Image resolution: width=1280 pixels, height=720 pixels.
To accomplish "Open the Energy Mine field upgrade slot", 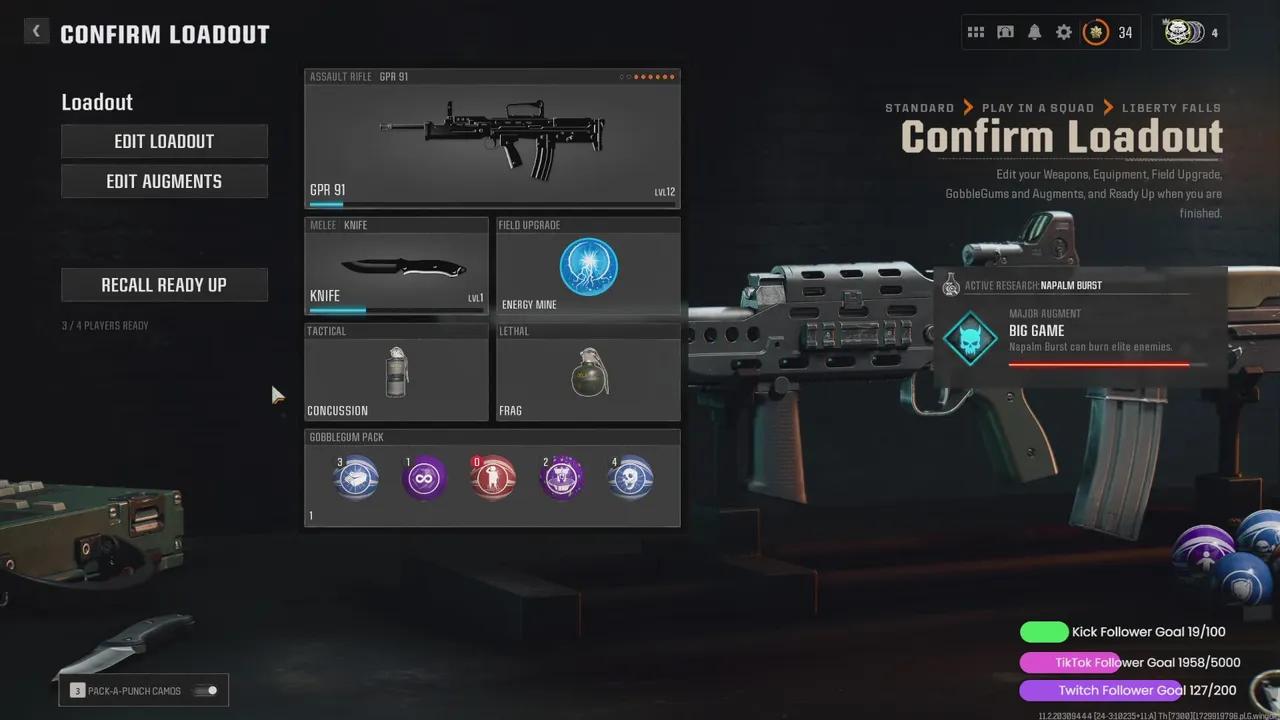I will 588,266.
